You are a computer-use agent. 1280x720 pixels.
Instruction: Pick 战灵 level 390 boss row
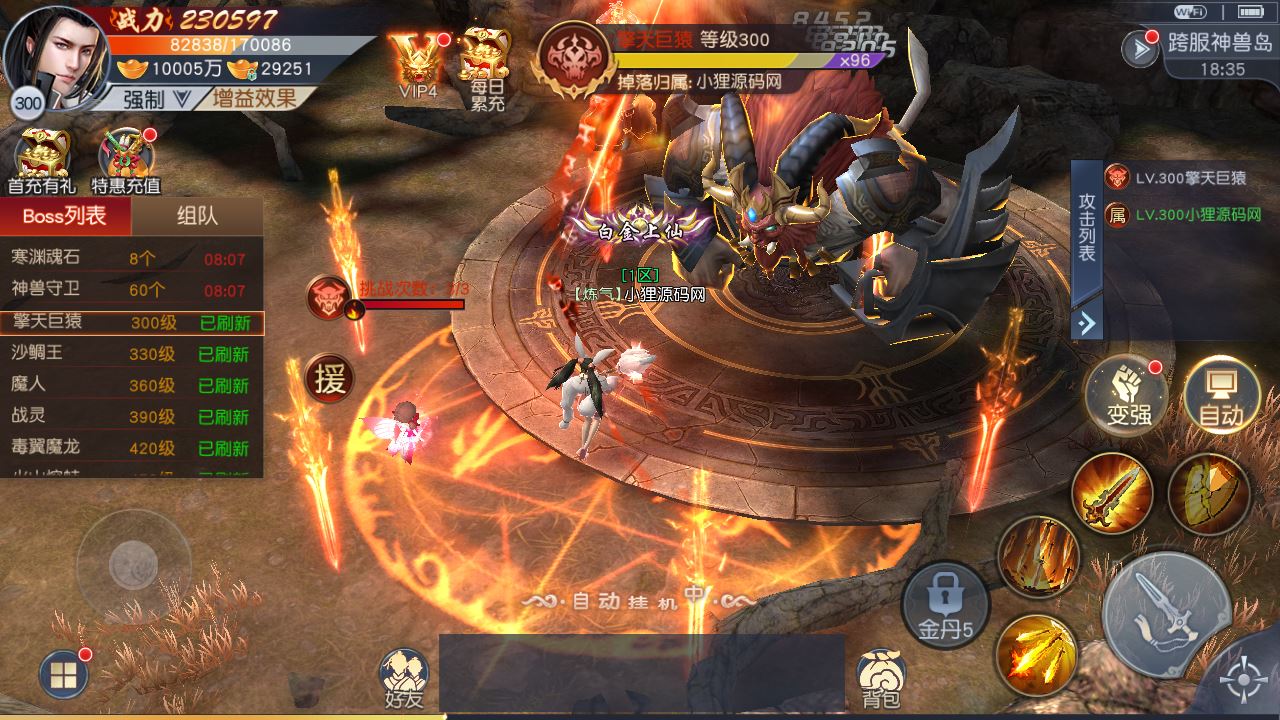(131, 416)
